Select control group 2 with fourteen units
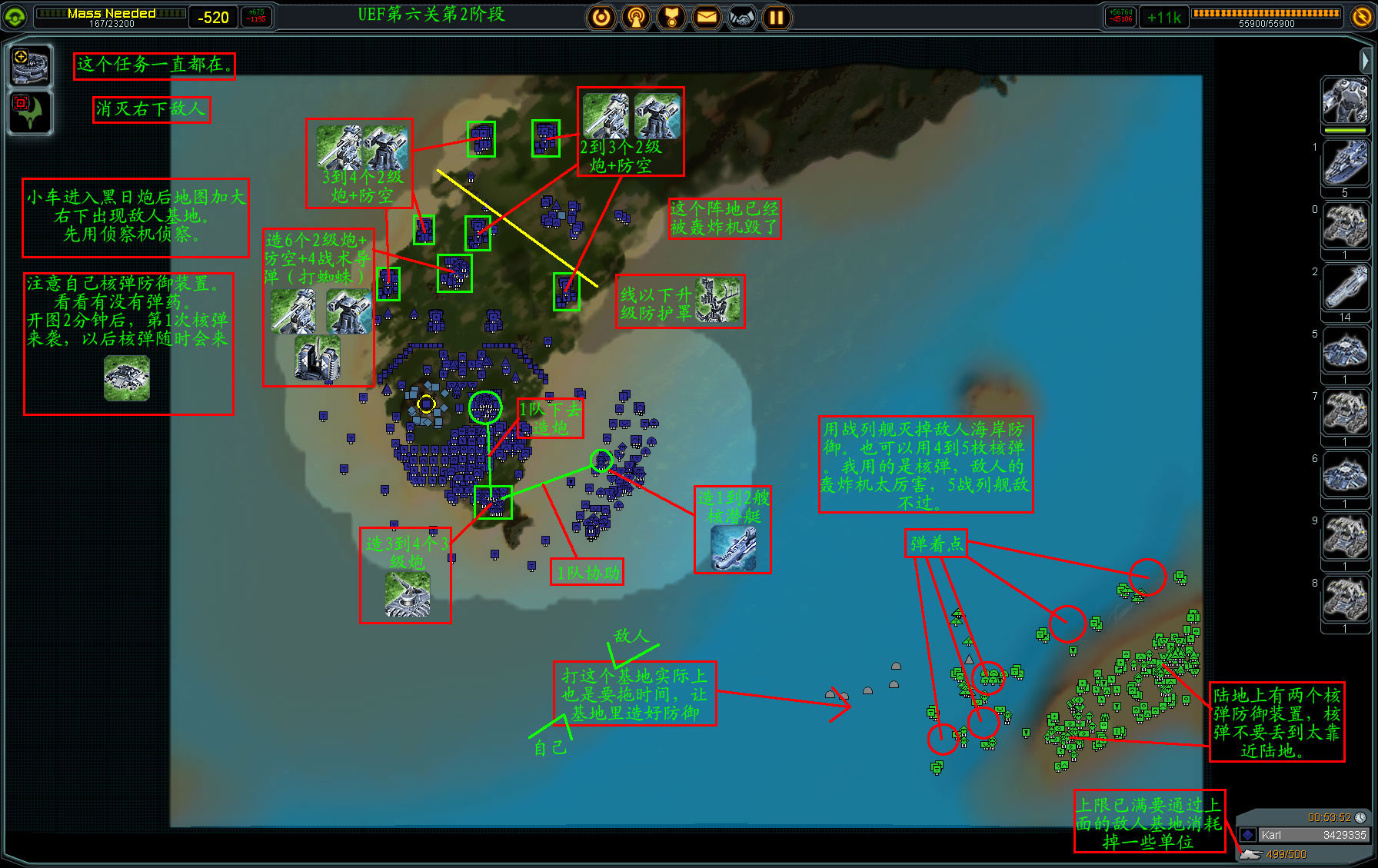The width and height of the screenshot is (1378, 868). [1345, 288]
